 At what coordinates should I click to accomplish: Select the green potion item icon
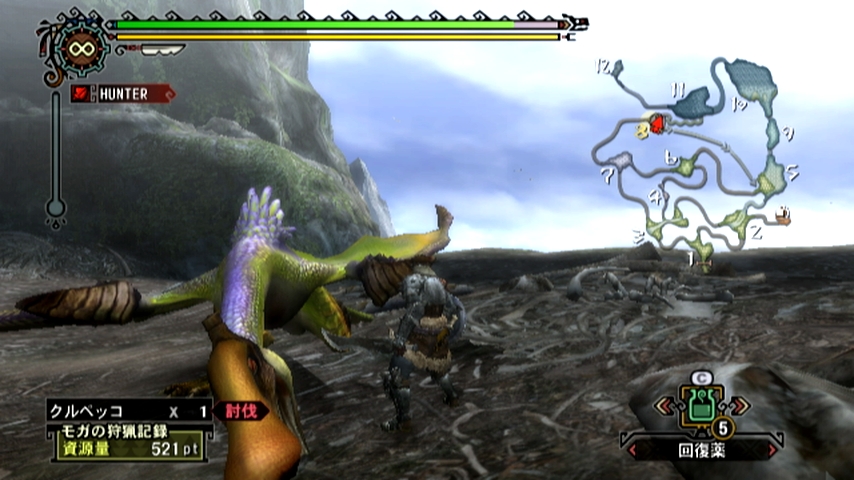700,407
